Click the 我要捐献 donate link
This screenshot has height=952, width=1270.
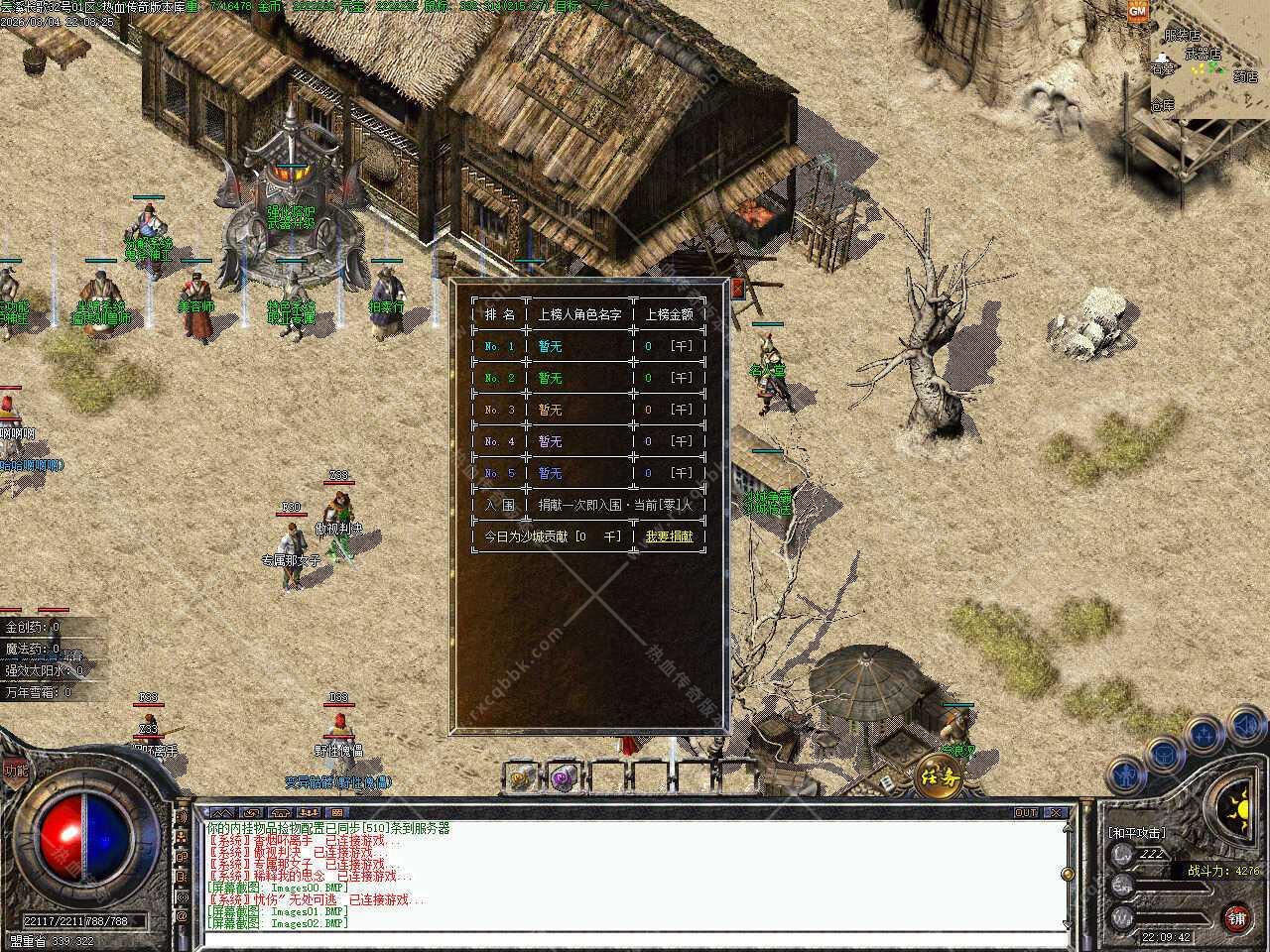[x=669, y=536]
